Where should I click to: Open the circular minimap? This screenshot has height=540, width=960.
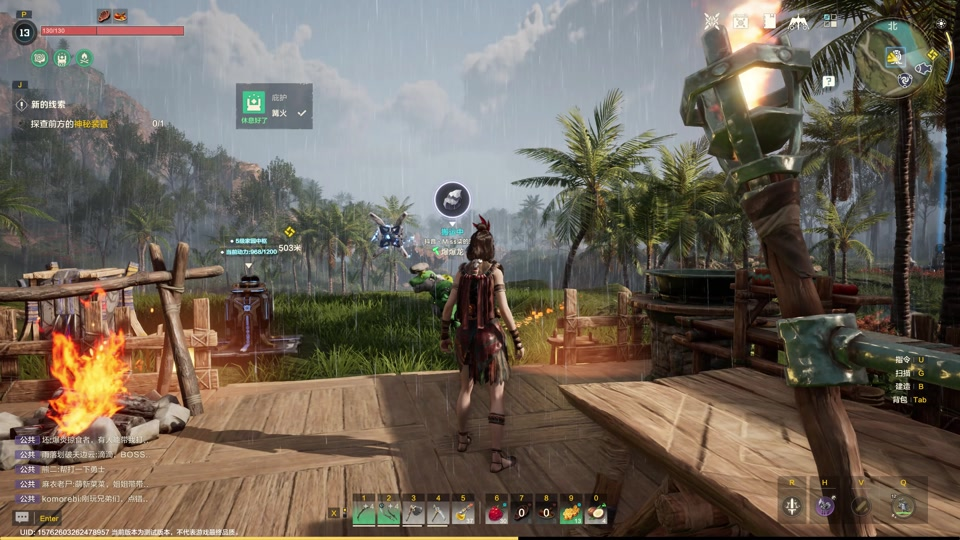click(x=893, y=57)
